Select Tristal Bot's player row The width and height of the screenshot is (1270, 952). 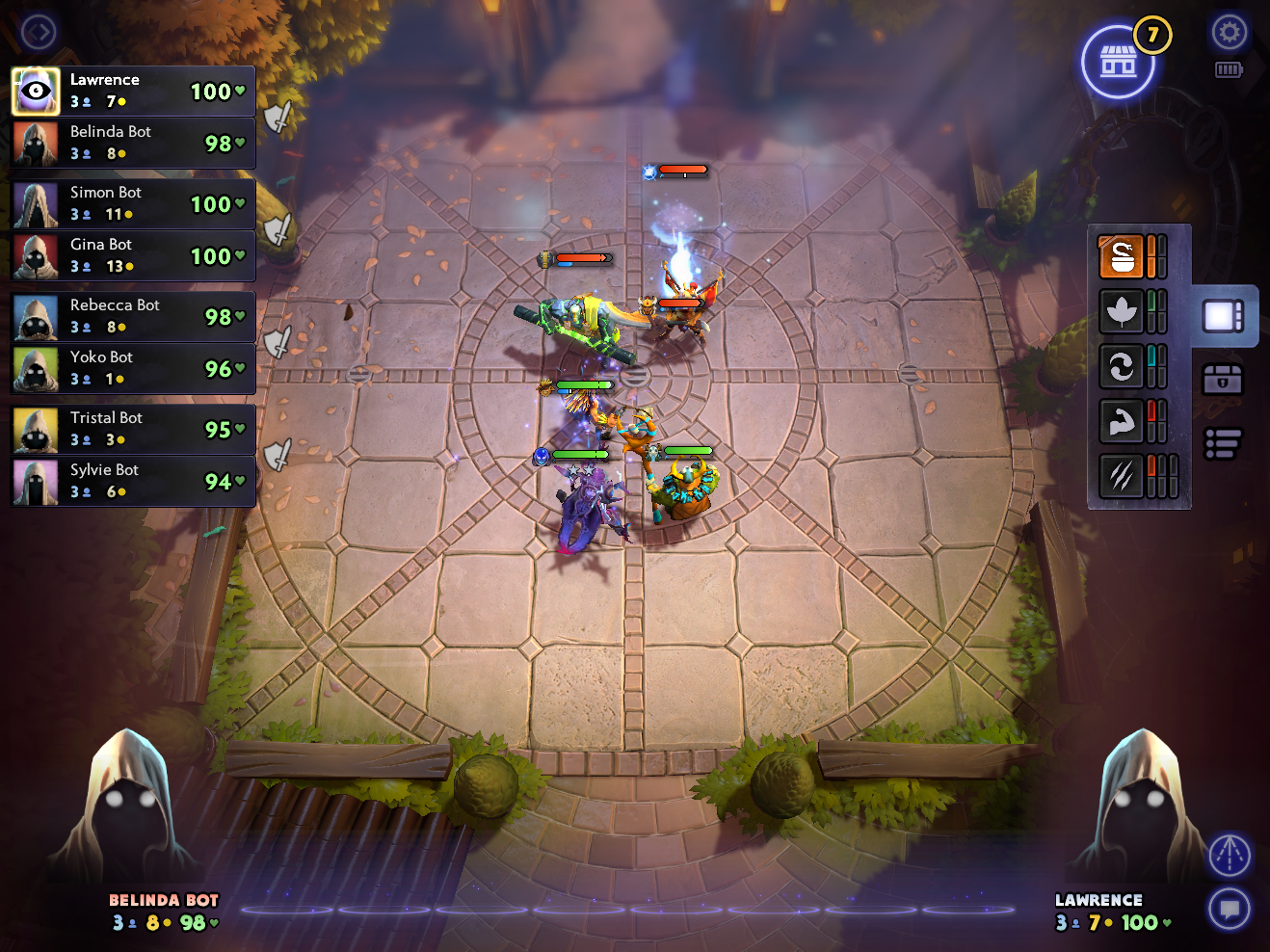pos(133,429)
